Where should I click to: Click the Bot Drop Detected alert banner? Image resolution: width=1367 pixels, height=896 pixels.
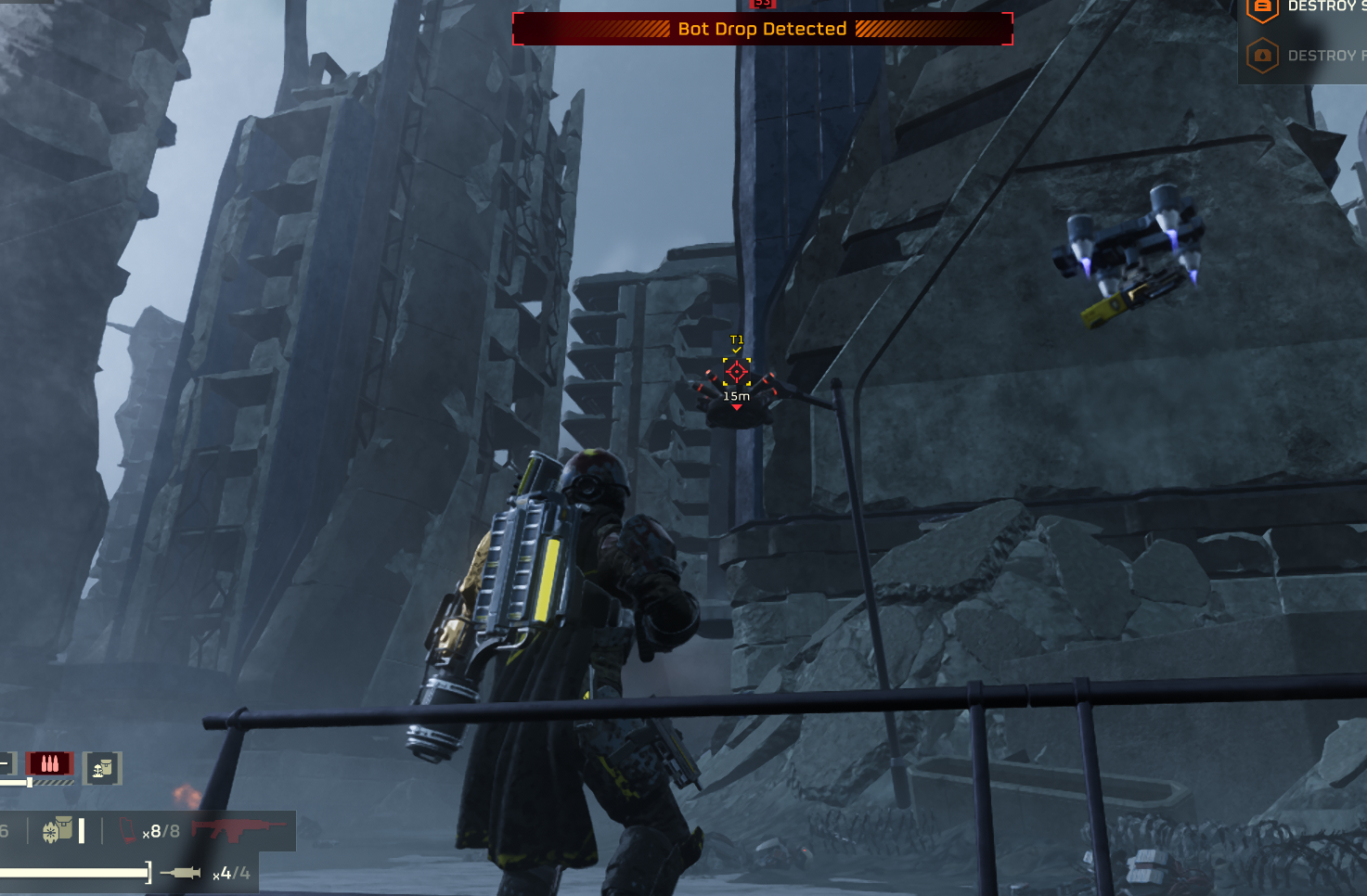pos(762,29)
